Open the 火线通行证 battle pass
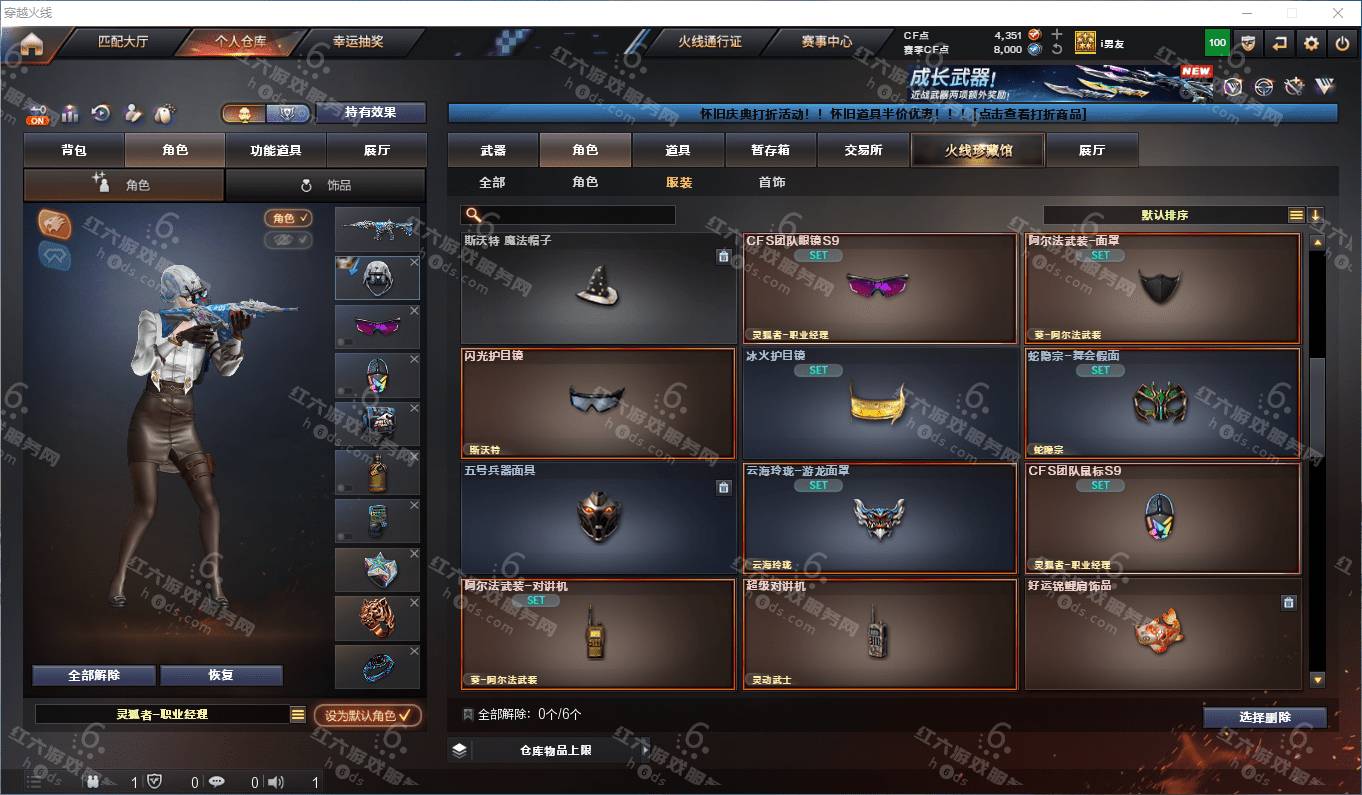 coord(709,42)
